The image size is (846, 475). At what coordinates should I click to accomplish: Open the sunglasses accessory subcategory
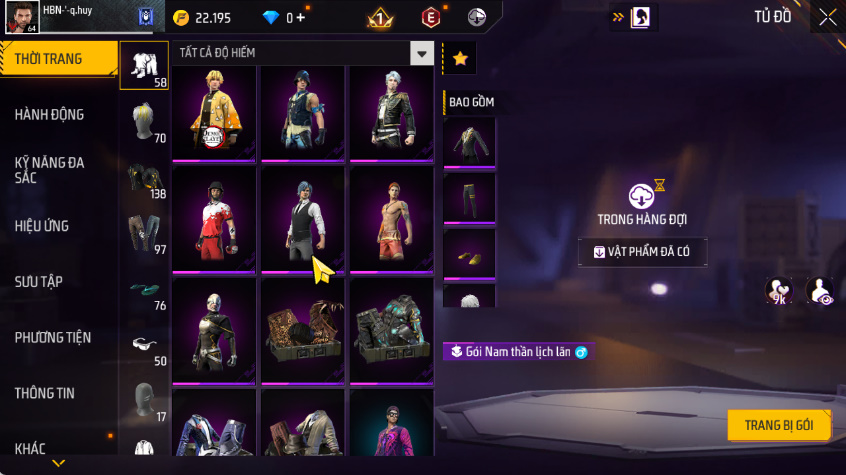144,345
